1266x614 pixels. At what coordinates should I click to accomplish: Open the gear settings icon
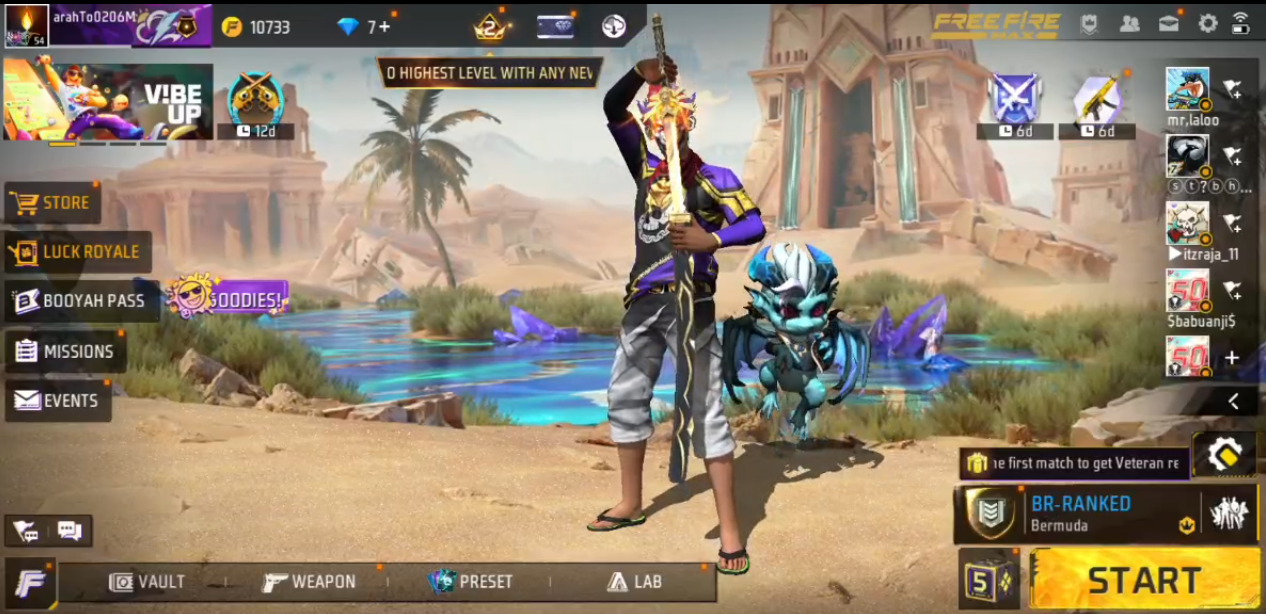1208,23
